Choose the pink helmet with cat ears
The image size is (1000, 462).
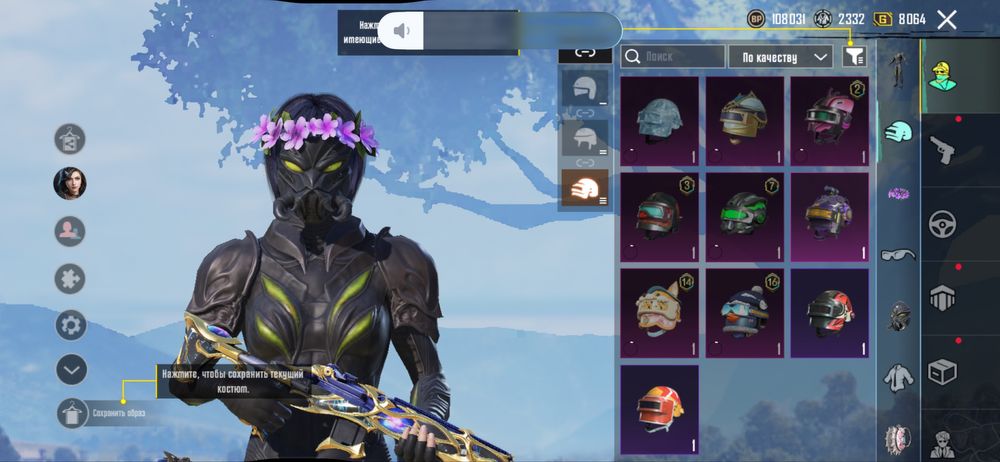(x=829, y=120)
